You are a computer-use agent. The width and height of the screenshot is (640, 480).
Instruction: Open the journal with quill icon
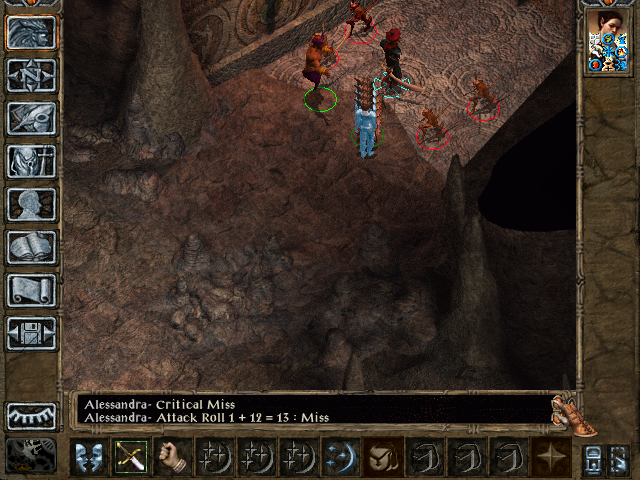point(32,118)
